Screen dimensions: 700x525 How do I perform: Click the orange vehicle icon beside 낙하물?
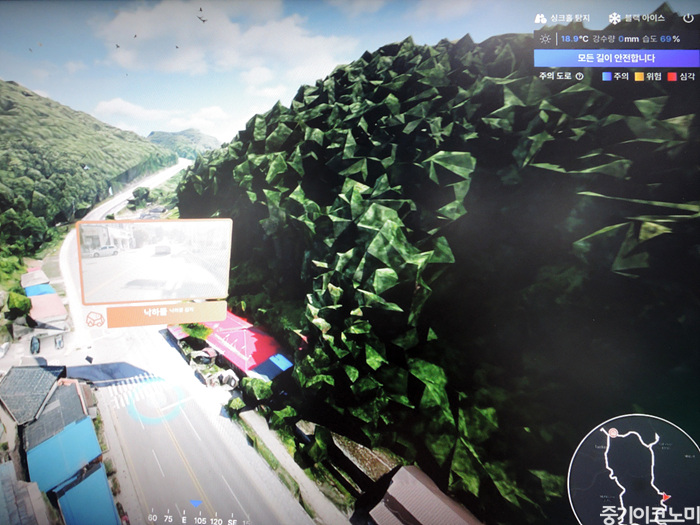point(95,319)
